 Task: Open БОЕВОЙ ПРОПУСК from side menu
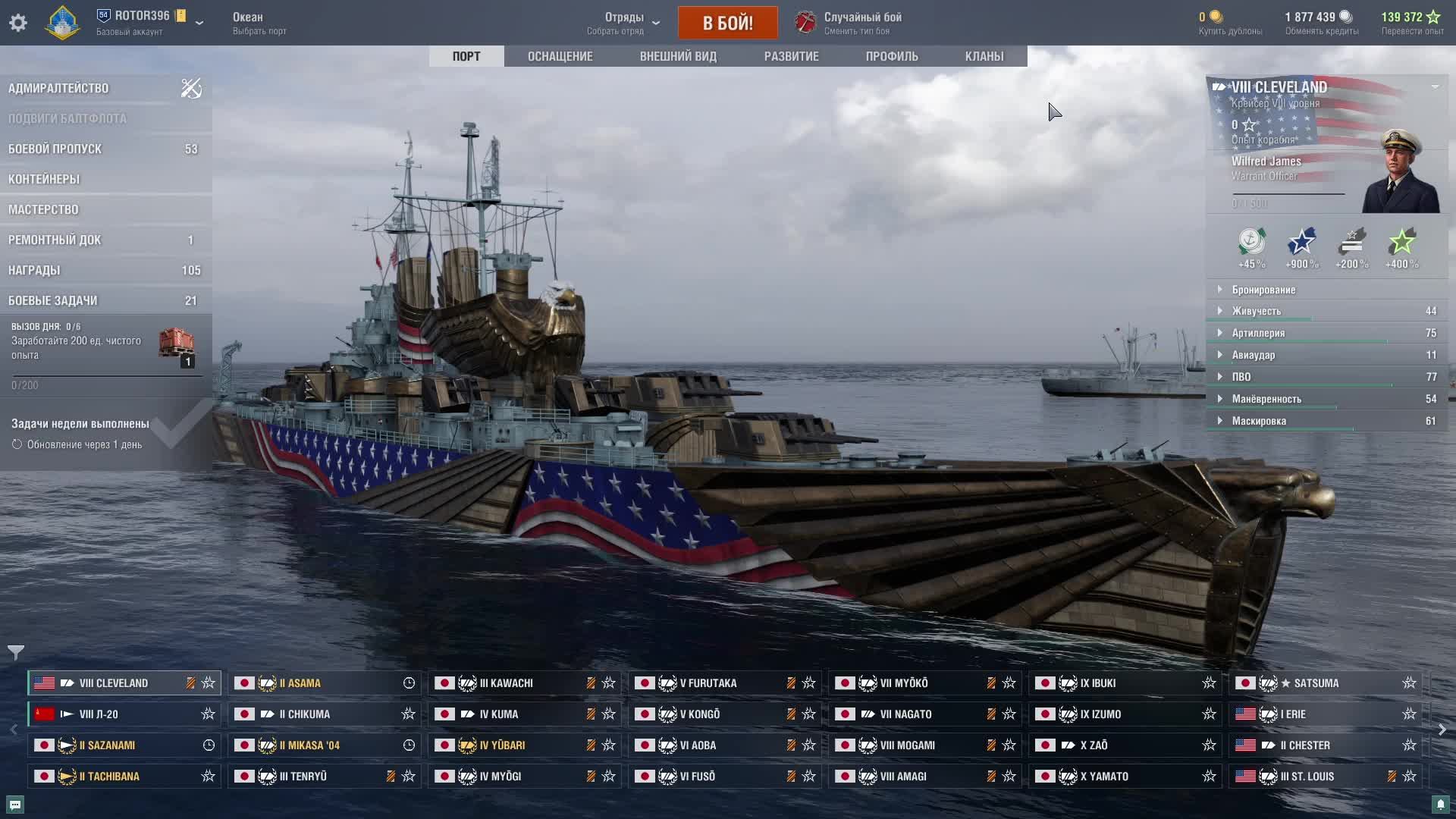pyautogui.click(x=55, y=149)
